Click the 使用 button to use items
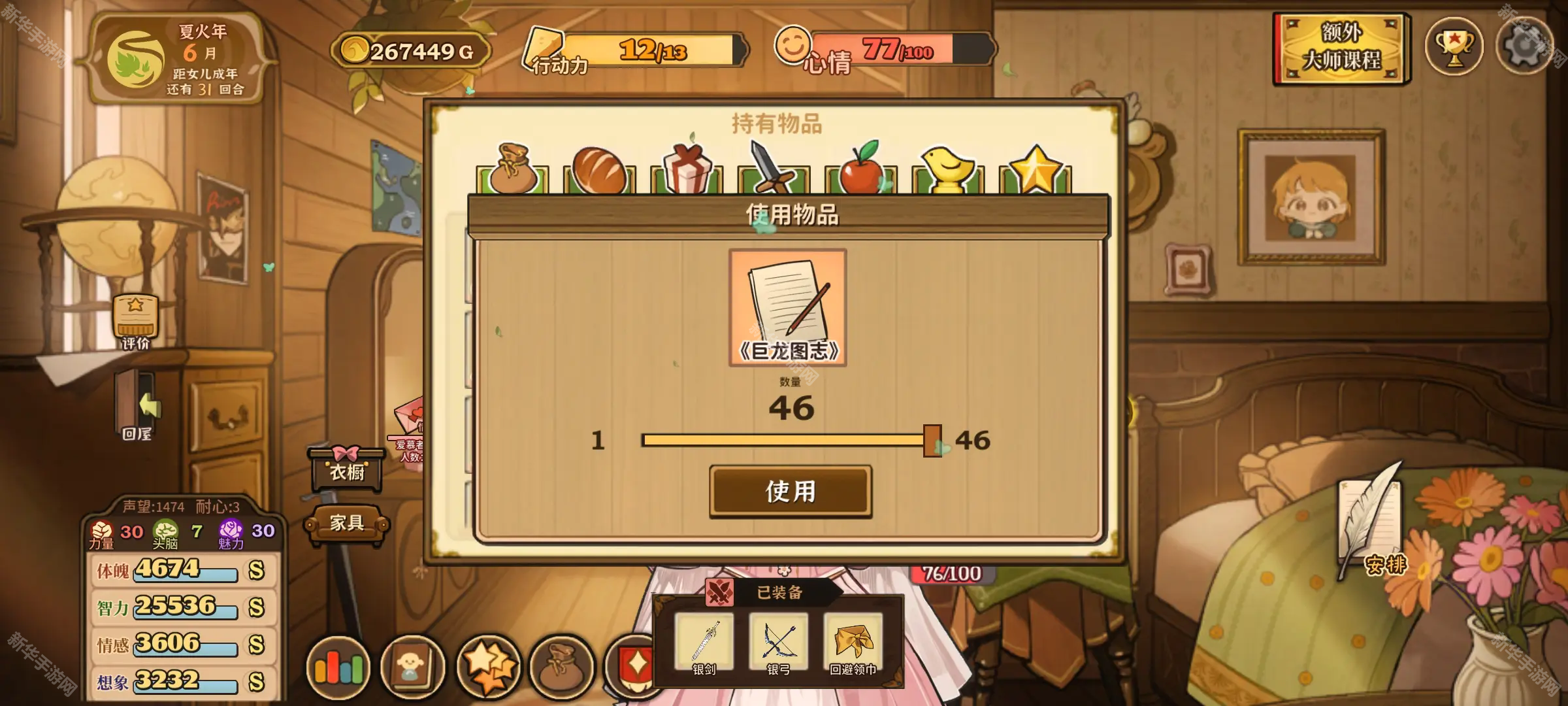Image resolution: width=1568 pixels, height=706 pixels. click(x=791, y=492)
